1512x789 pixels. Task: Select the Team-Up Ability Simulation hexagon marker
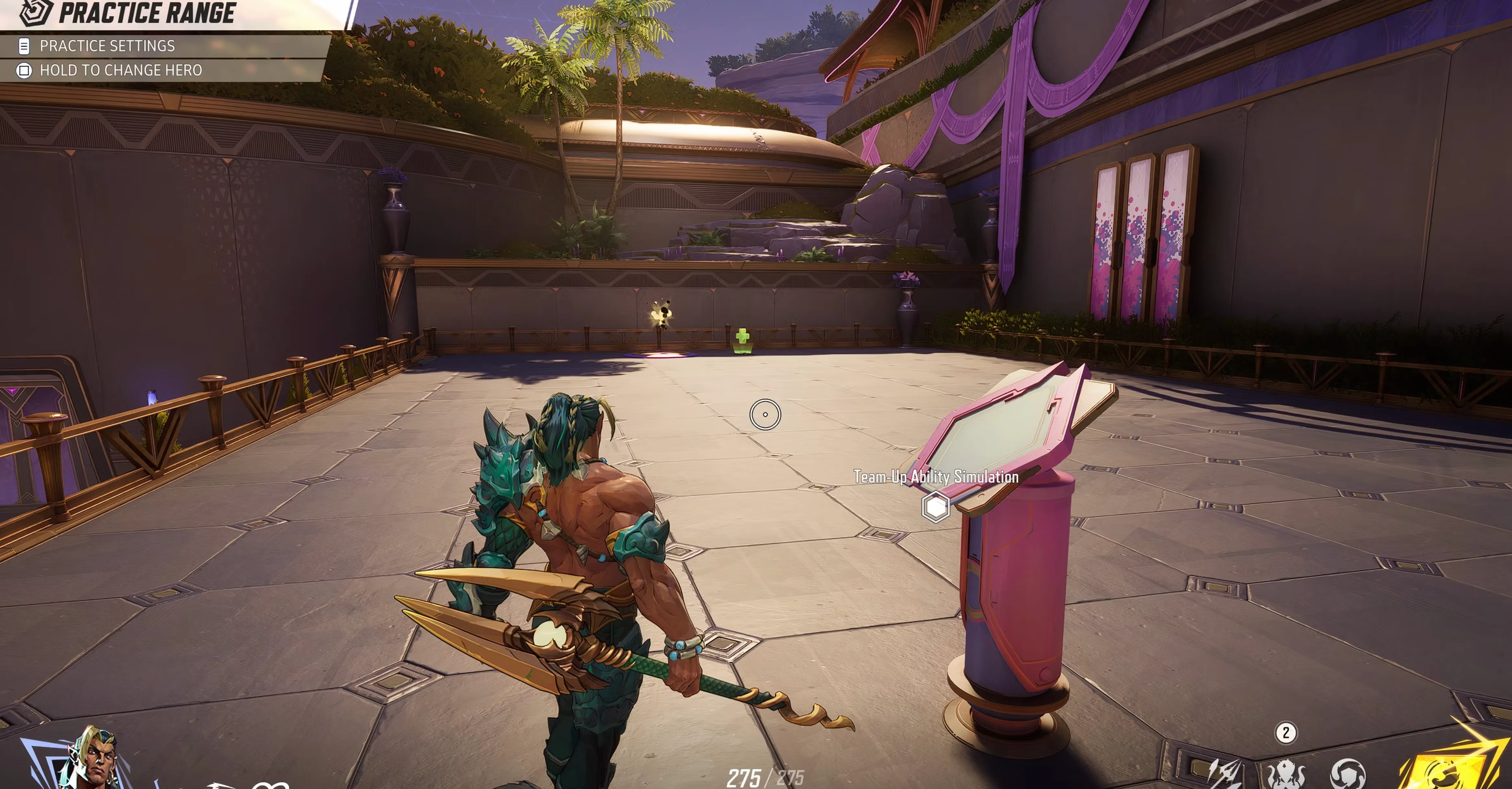[936, 507]
